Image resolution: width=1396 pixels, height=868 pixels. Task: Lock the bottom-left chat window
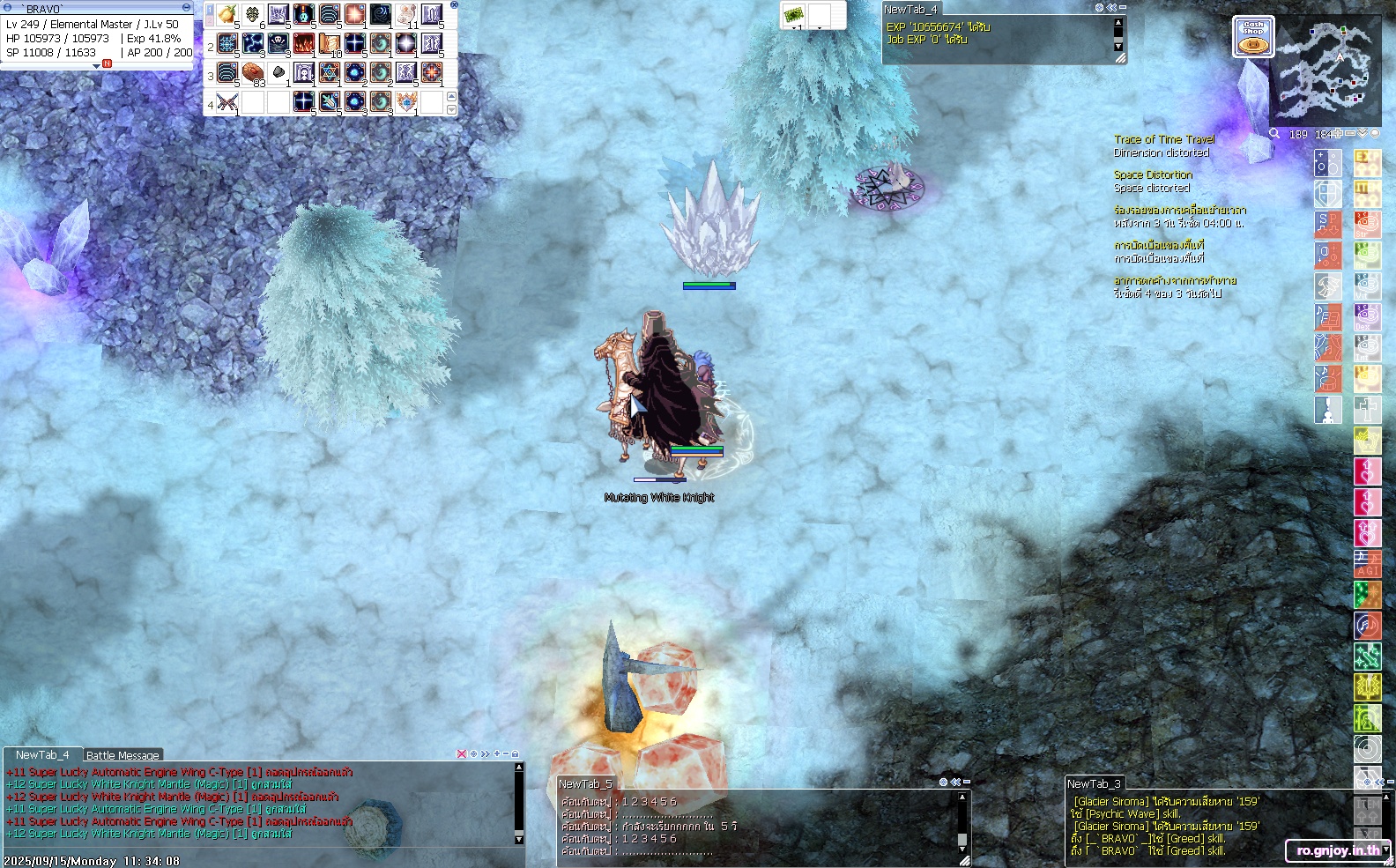click(516, 754)
